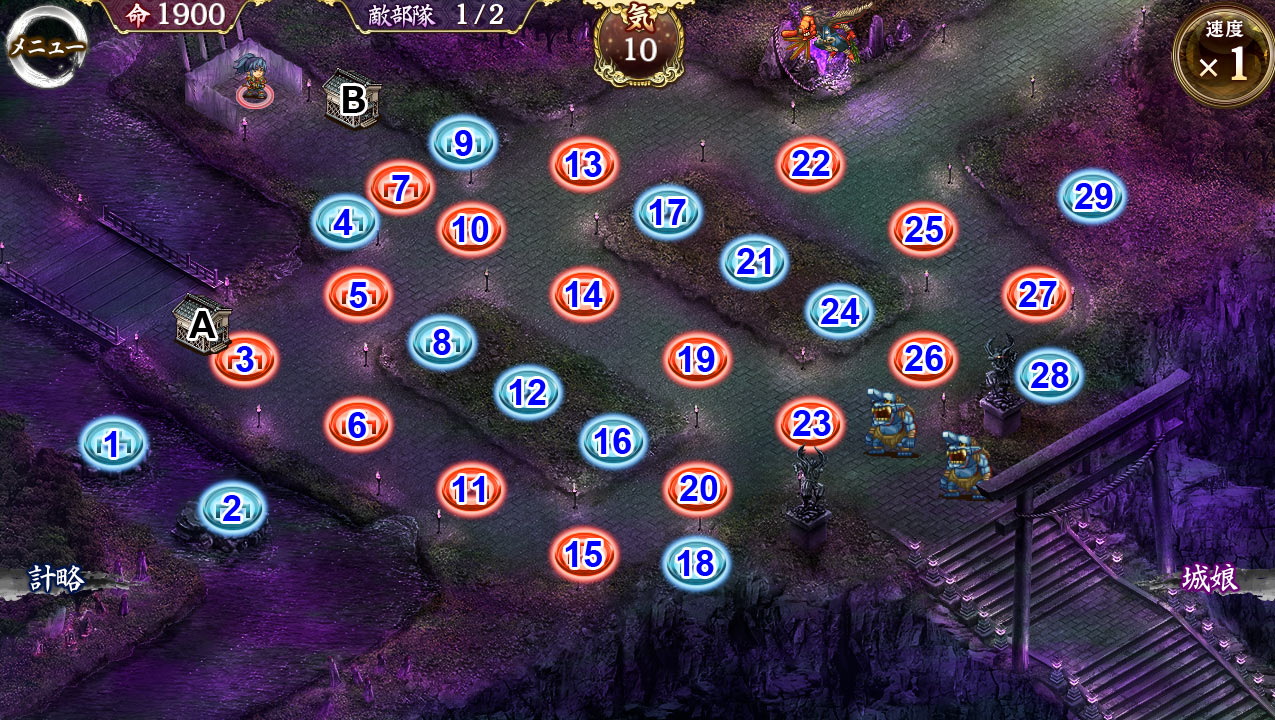Select red deployment tile 13
1275x720 pixels.
click(x=584, y=165)
